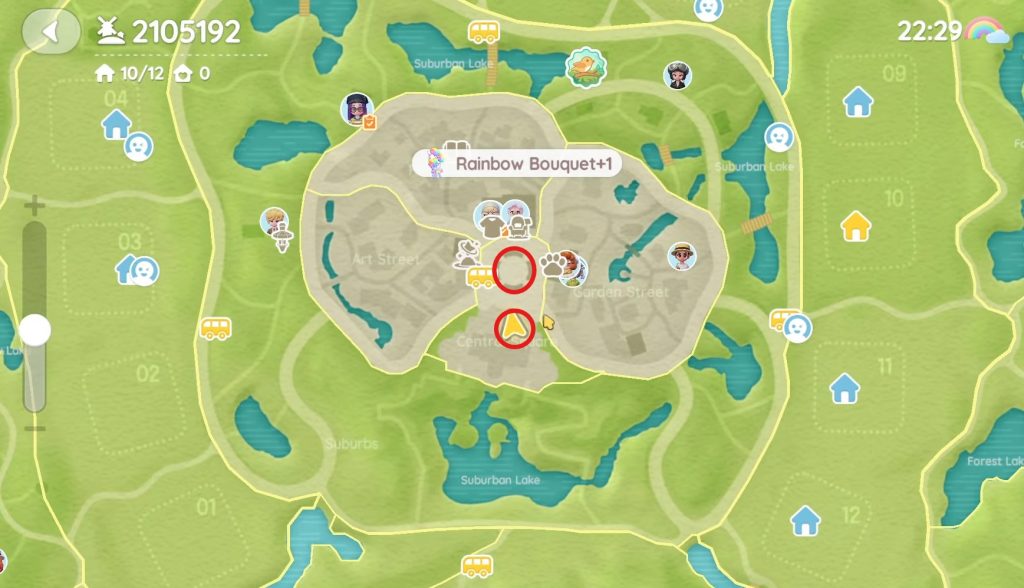Viewport: 1024px width, 588px height.
Task: Select the straw hat NPC marker near Garden Street
Action: coord(683,256)
